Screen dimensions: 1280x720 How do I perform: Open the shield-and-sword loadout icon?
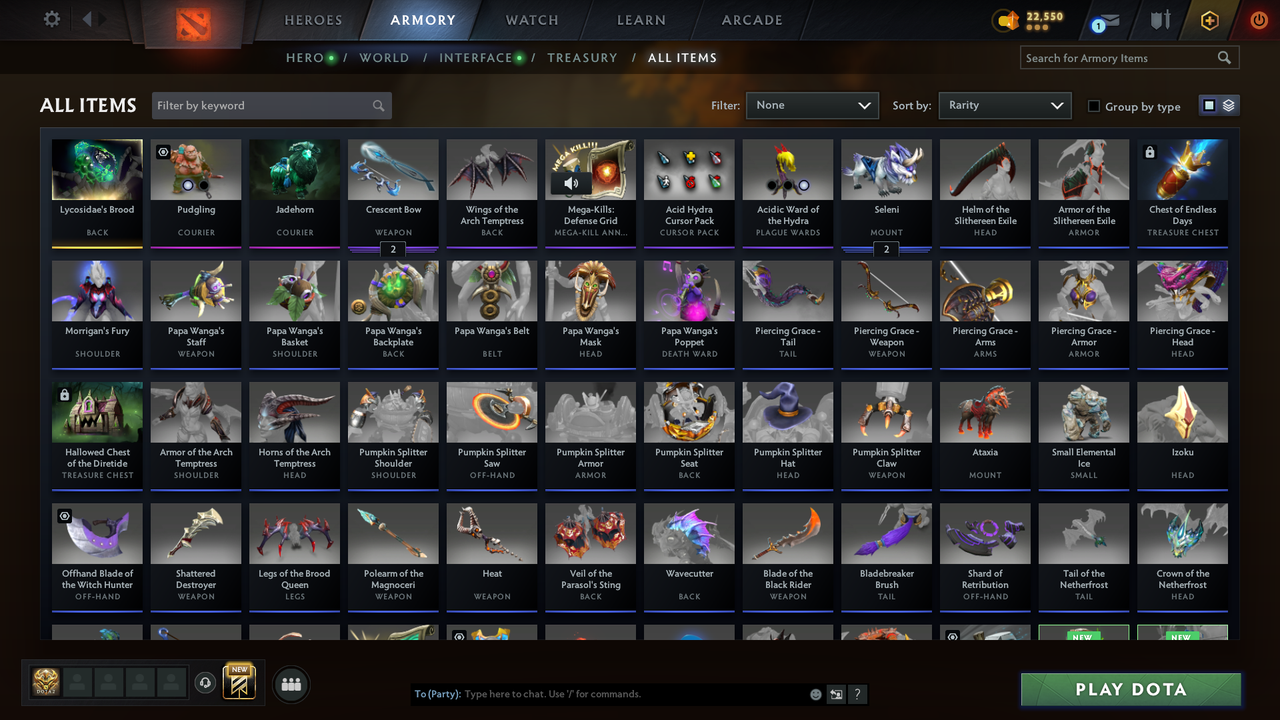tap(1160, 18)
